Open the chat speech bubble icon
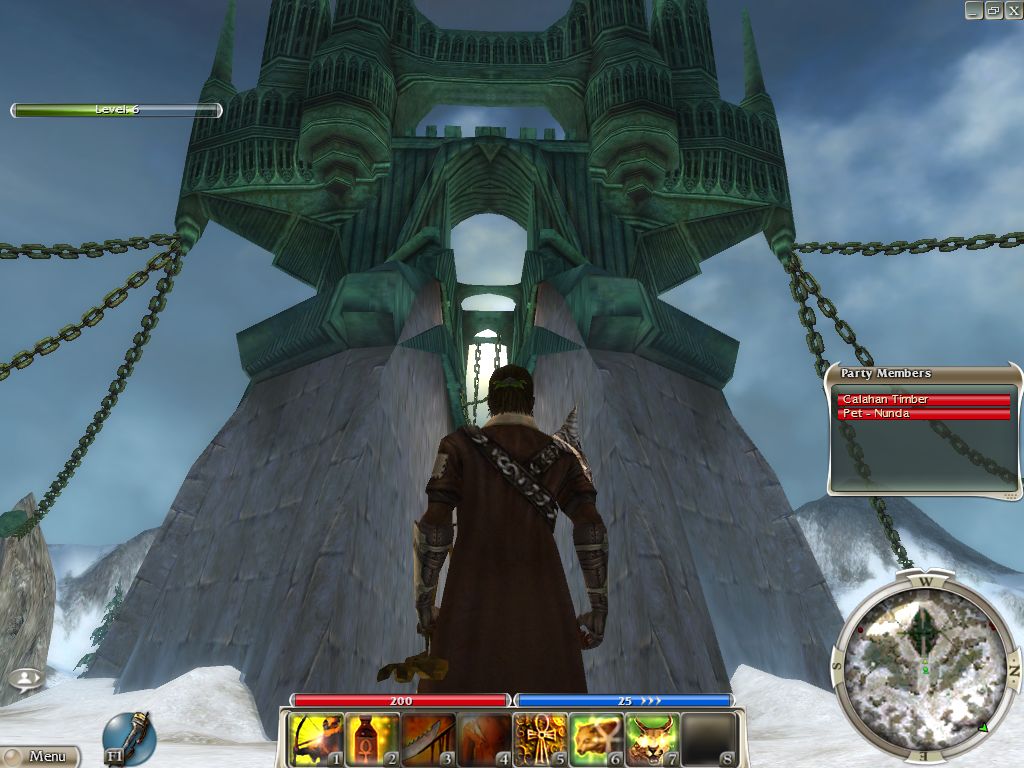The height and width of the screenshot is (768, 1024). pos(25,678)
